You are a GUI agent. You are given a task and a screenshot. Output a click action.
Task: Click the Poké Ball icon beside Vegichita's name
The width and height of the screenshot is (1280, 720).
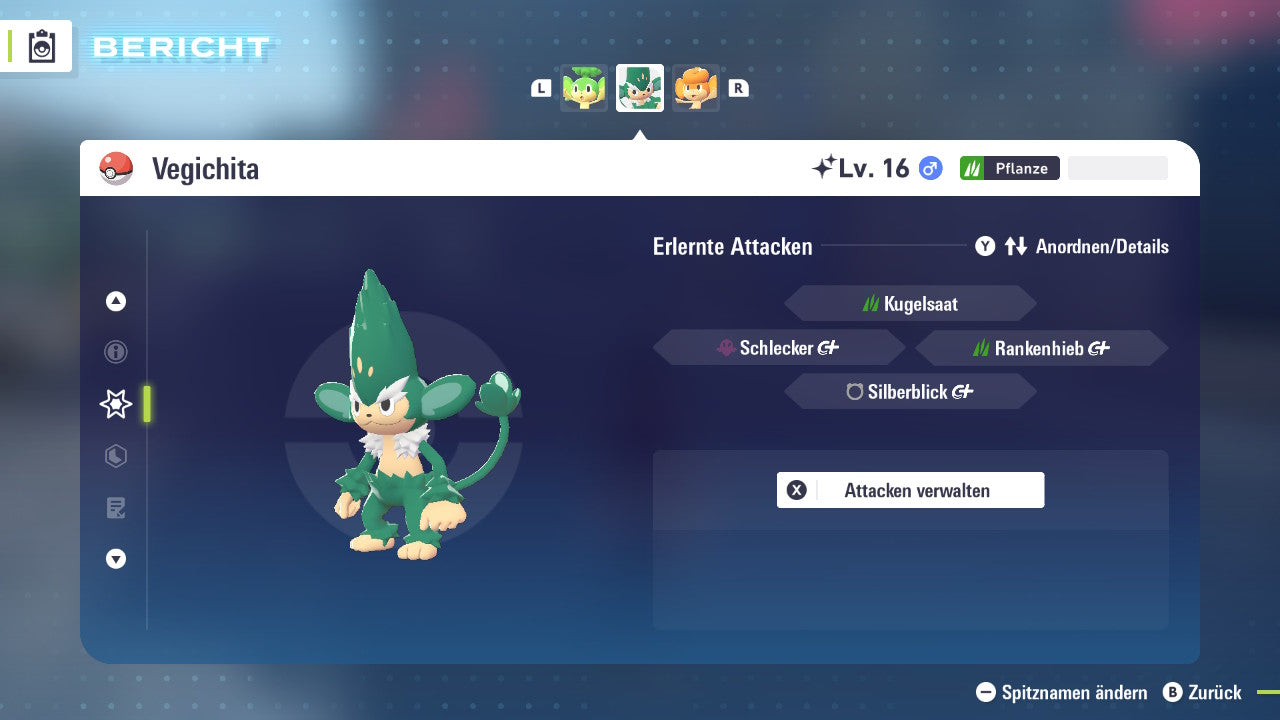113,168
